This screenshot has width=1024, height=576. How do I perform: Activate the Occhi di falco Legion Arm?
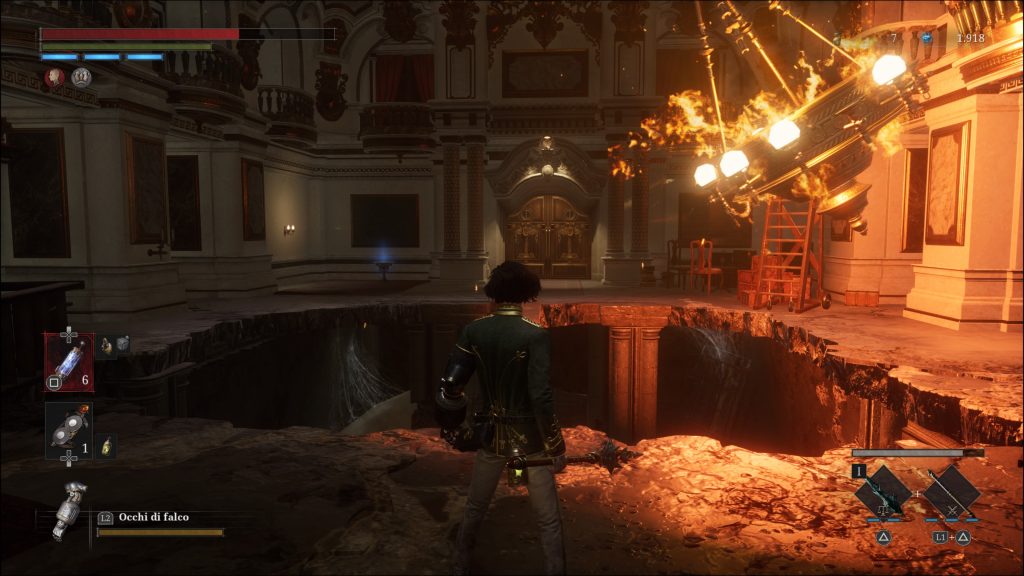pos(69,509)
